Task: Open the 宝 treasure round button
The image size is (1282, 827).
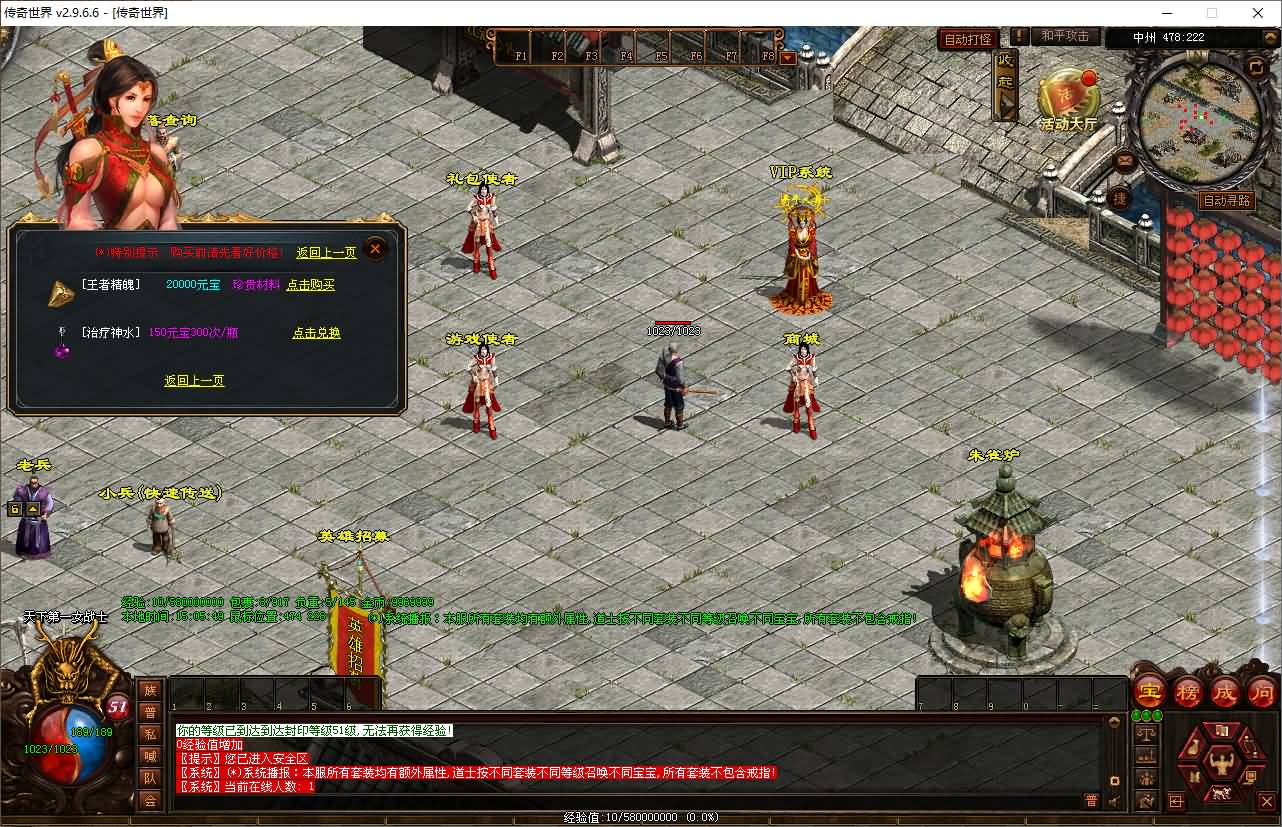Action: click(x=1150, y=691)
